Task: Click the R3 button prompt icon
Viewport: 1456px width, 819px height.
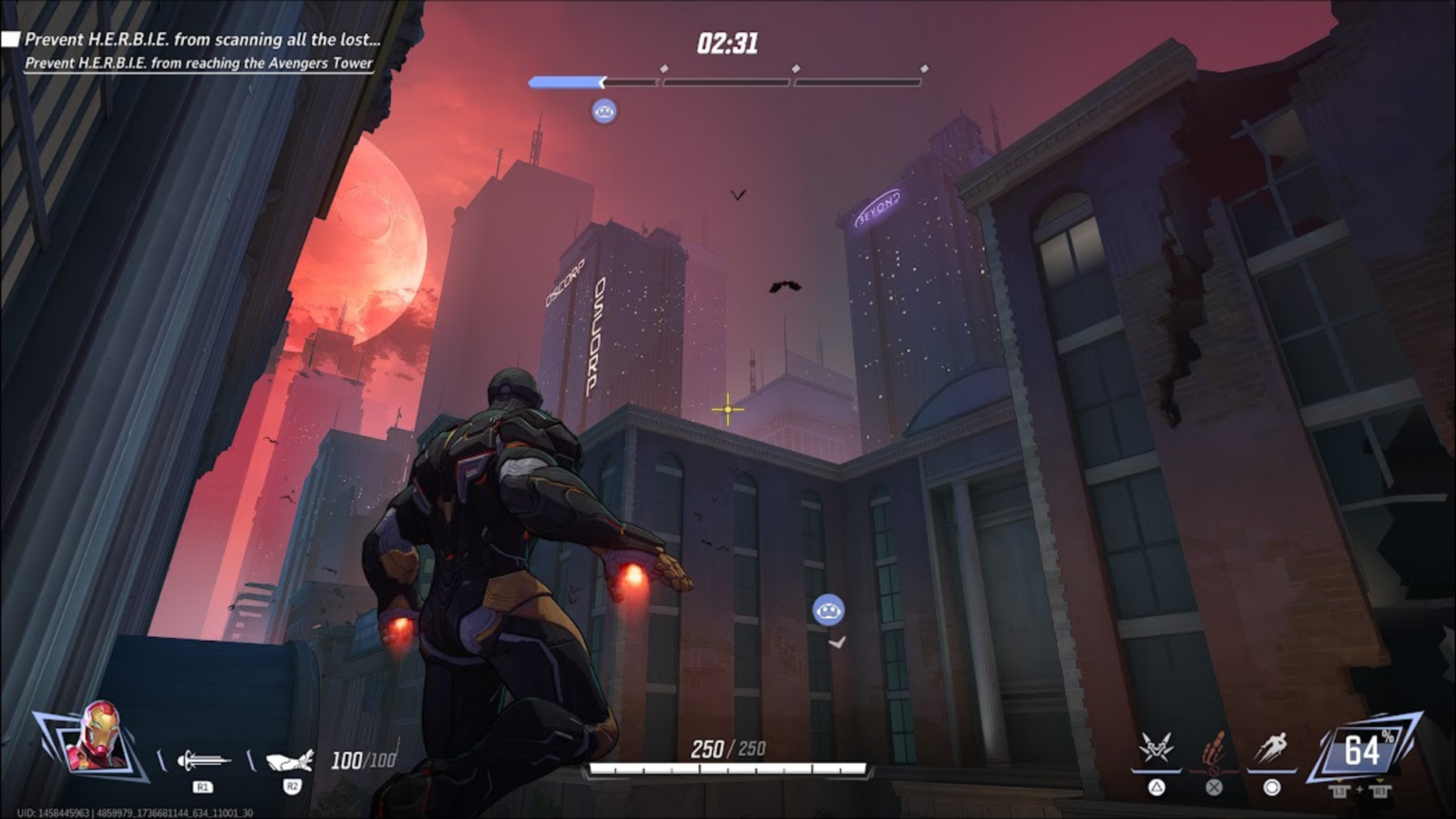Action: point(1381,790)
